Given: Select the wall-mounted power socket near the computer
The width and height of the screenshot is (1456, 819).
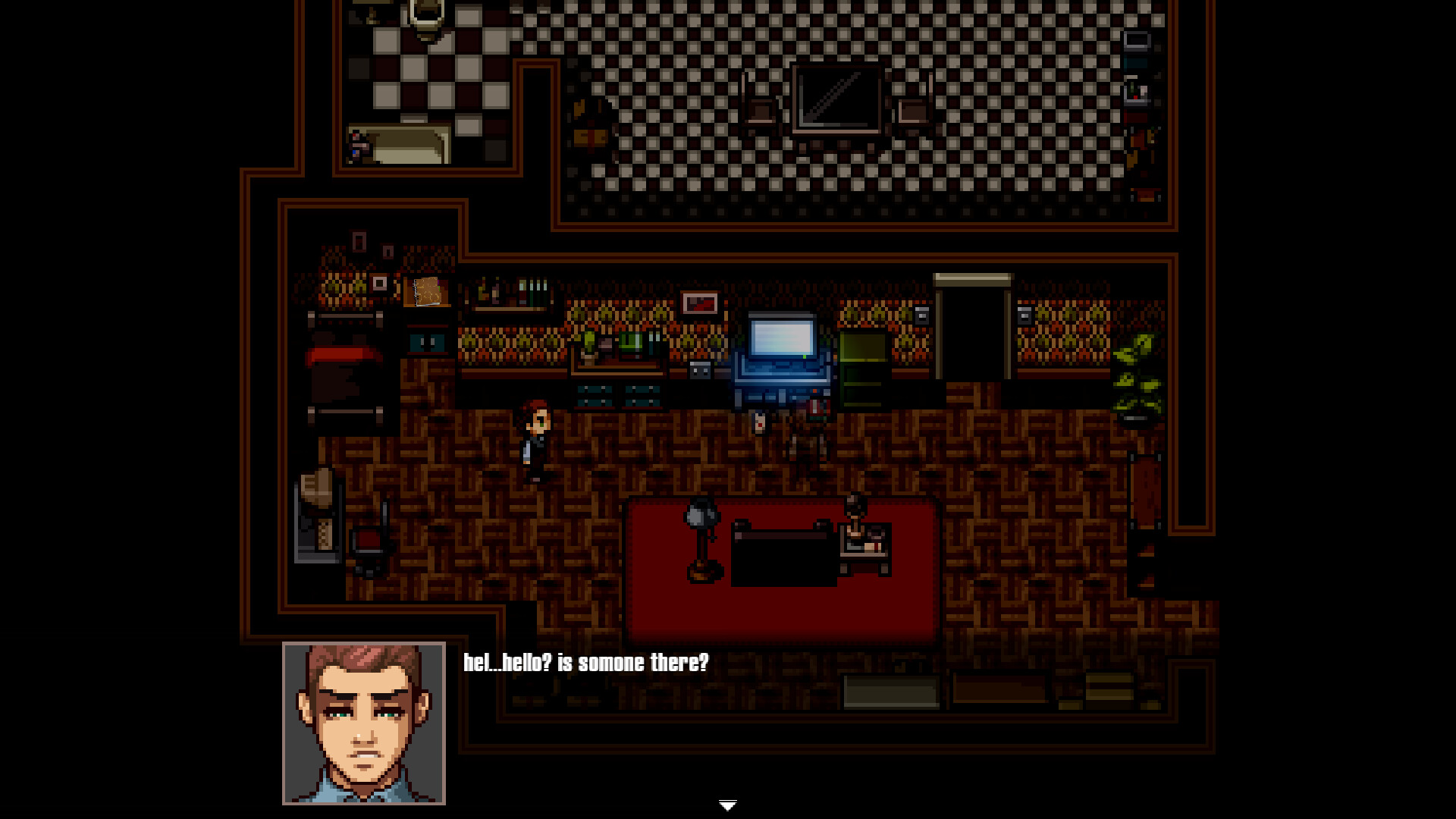Looking at the screenshot, I should pyautogui.click(x=699, y=369).
